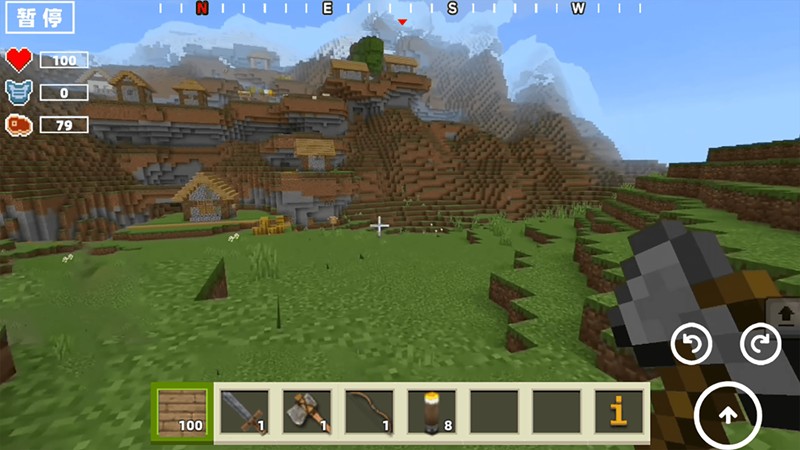Select the wooden planks hotbar slot
The image size is (800, 450).
pyautogui.click(x=181, y=410)
